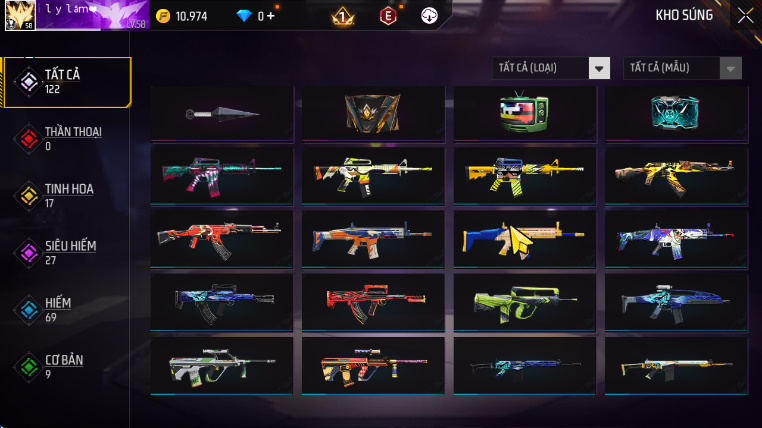
Task: Switch to the Hiếm rarity tab
Action: [x=67, y=309]
